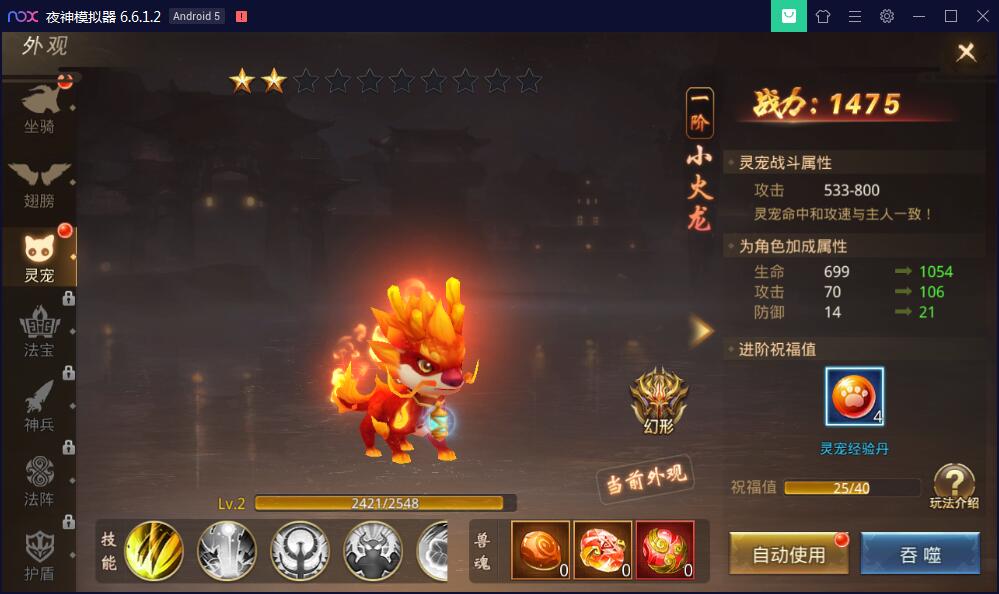Close the 外观 appearance panel

[x=965, y=53]
